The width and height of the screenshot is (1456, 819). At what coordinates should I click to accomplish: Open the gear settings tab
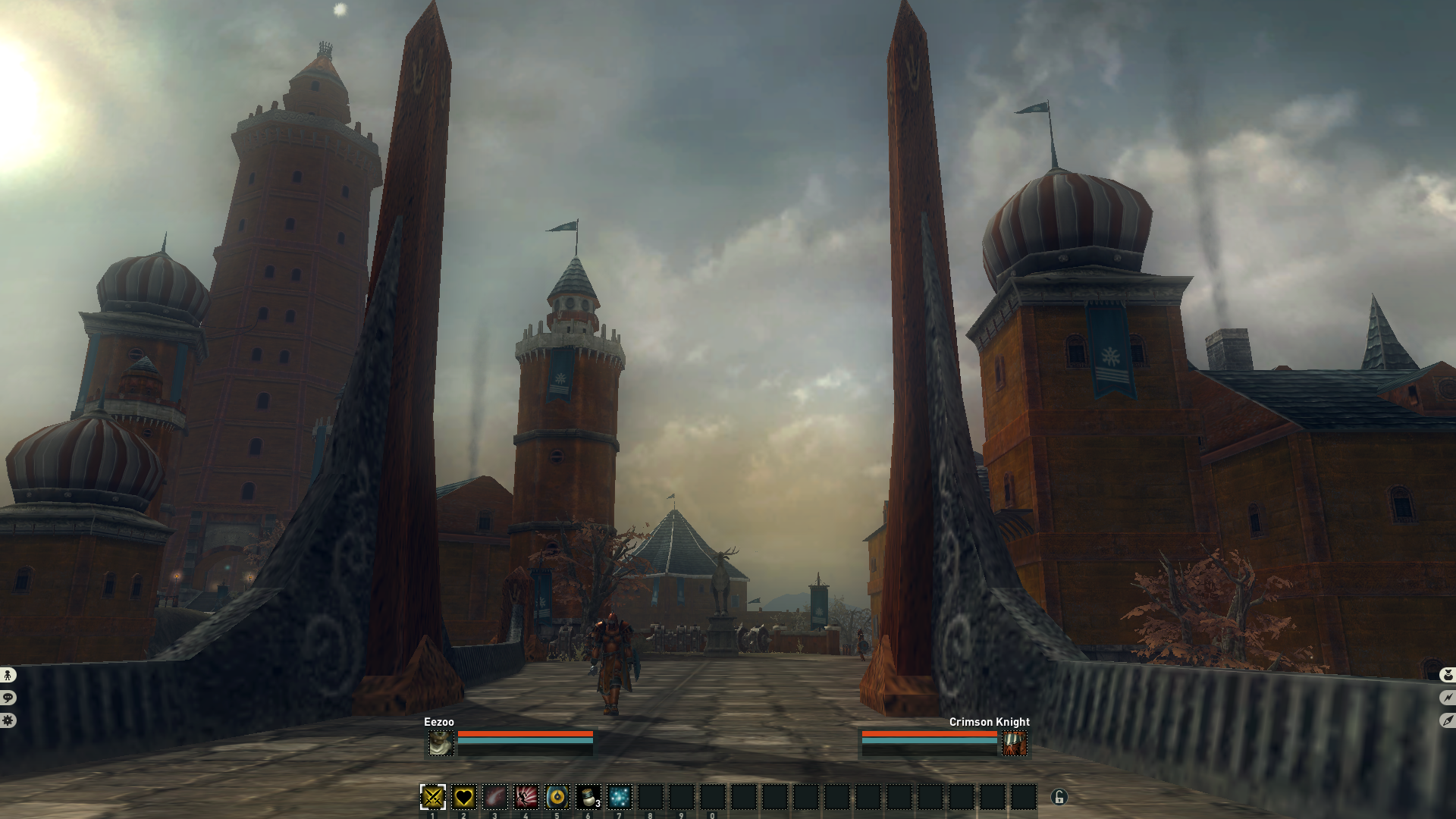pyautogui.click(x=8, y=720)
